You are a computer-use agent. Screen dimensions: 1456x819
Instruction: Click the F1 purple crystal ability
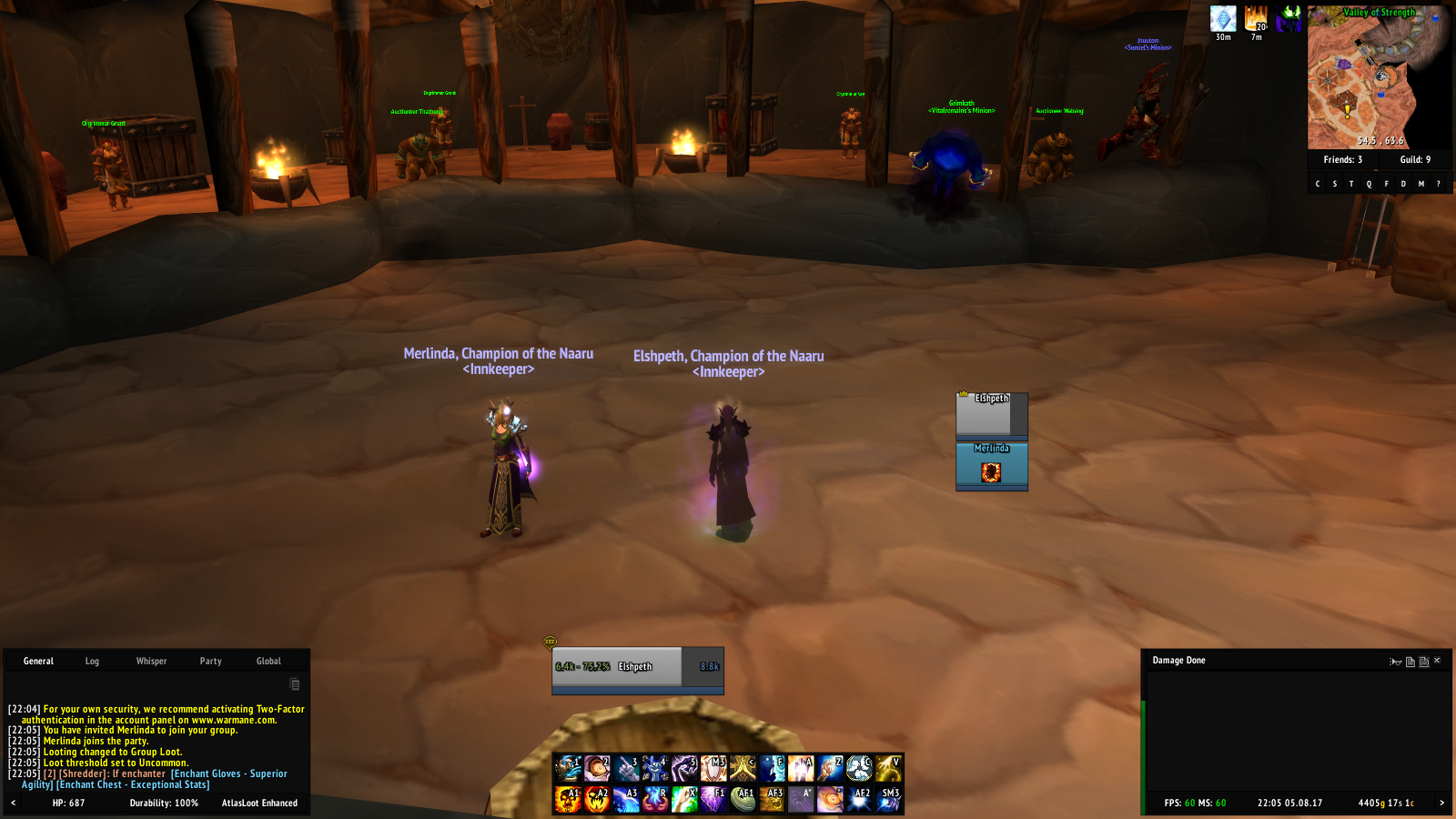[714, 798]
